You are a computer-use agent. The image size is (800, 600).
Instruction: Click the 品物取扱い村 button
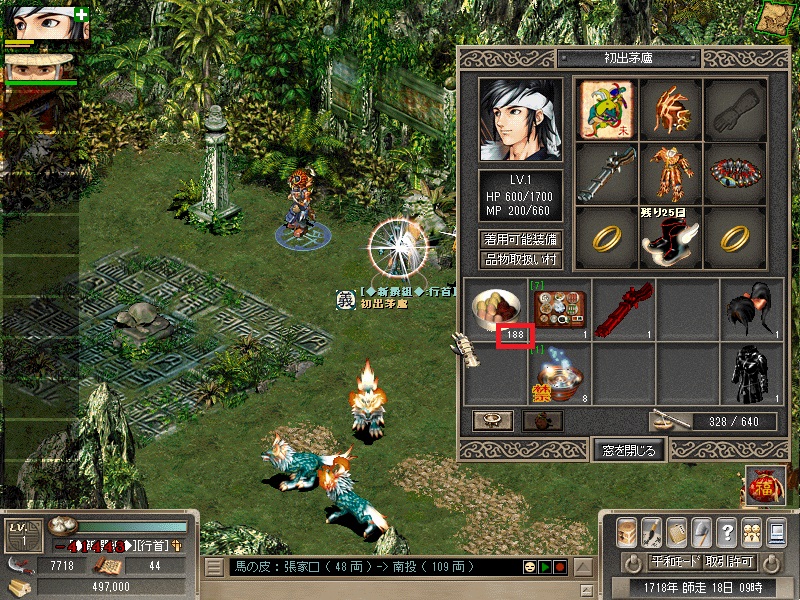point(521,260)
